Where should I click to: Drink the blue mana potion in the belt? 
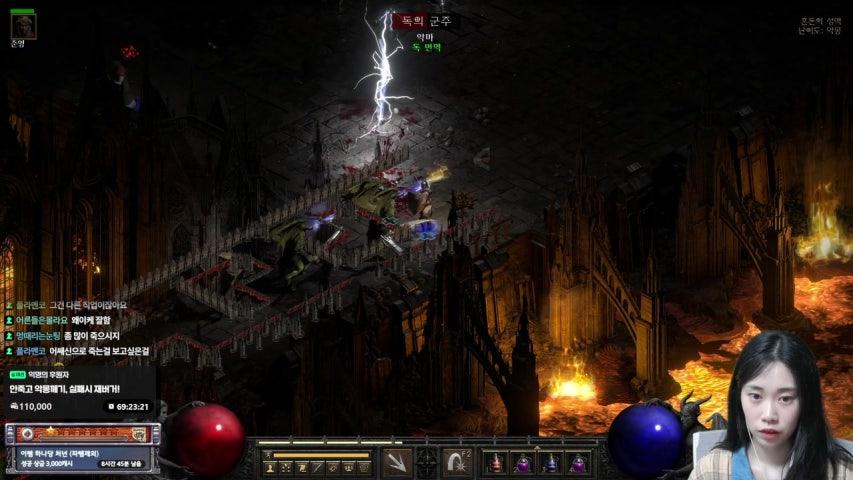[550, 463]
